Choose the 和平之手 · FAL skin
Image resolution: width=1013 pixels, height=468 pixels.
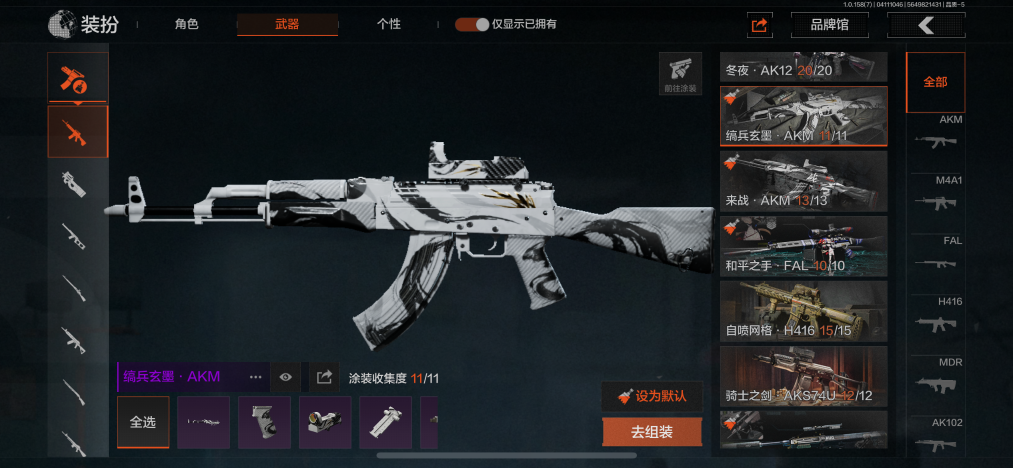click(804, 246)
